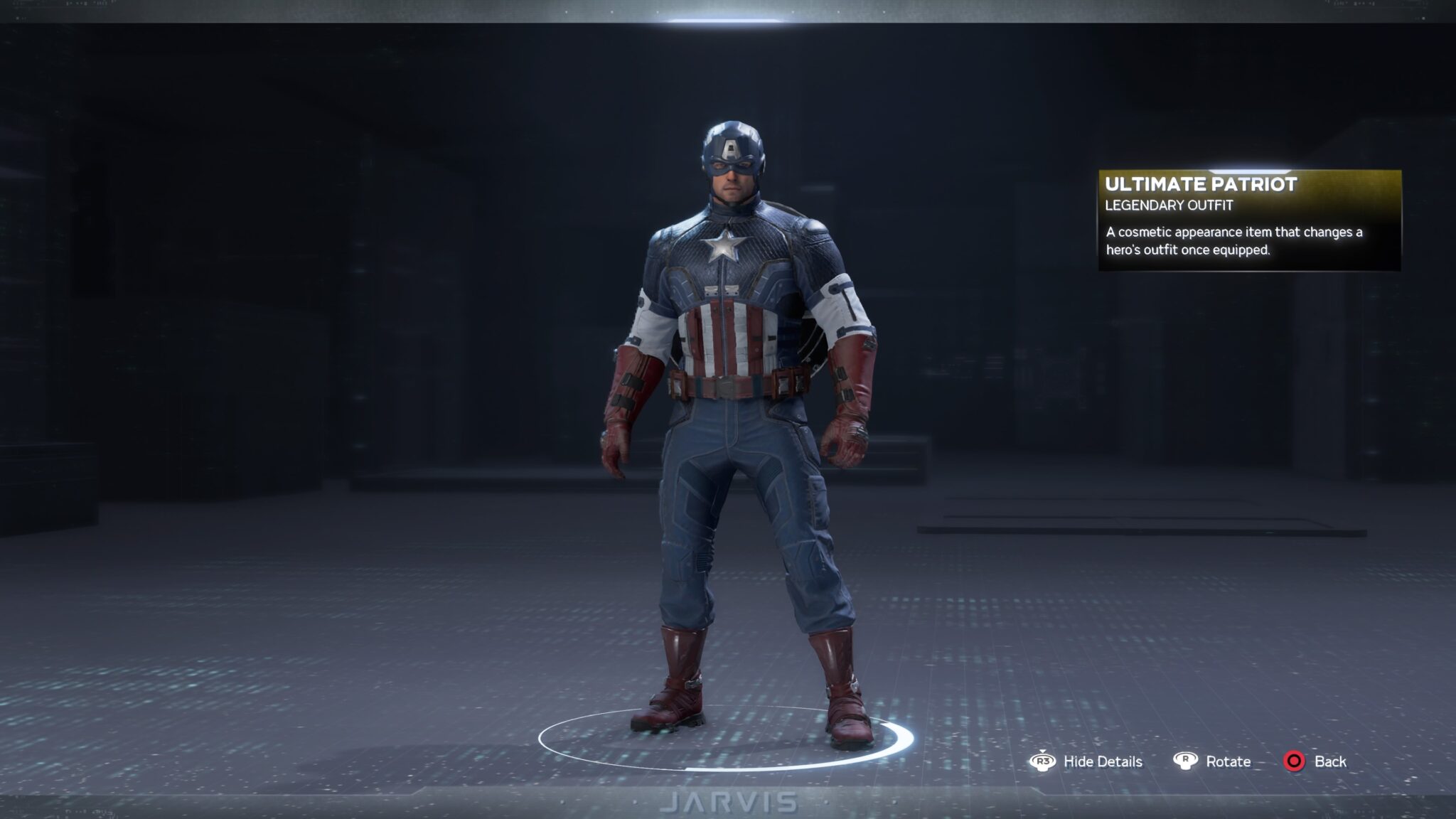Toggle Hide Details for the outfit panel

(1103, 761)
